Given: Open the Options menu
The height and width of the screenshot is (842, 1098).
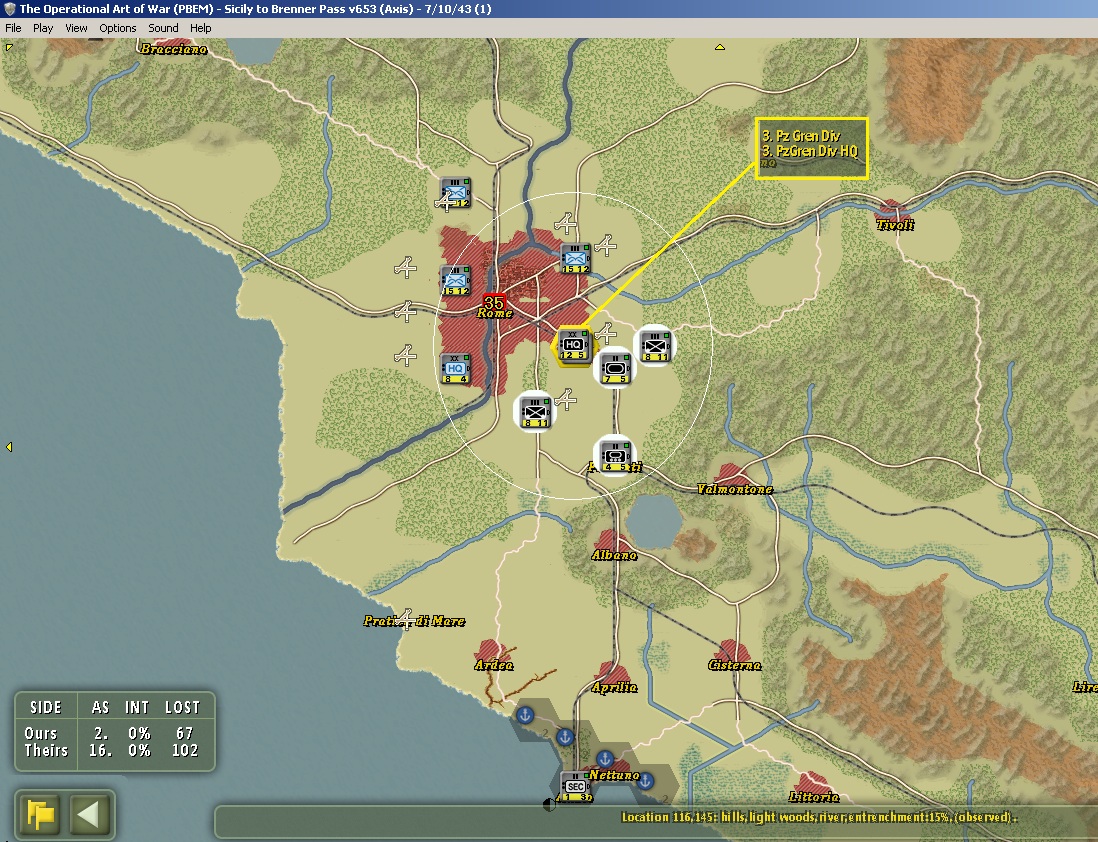Looking at the screenshot, I should (x=117, y=28).
